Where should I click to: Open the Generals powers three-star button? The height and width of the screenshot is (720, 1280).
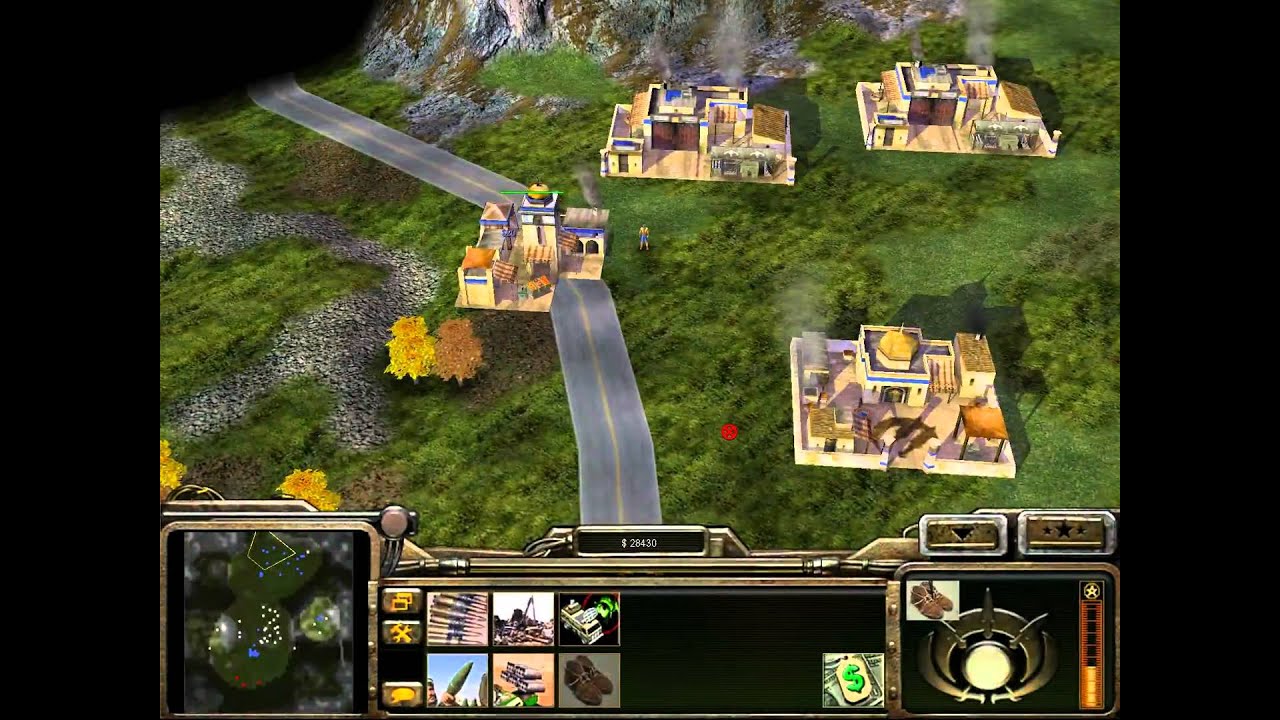1066,533
